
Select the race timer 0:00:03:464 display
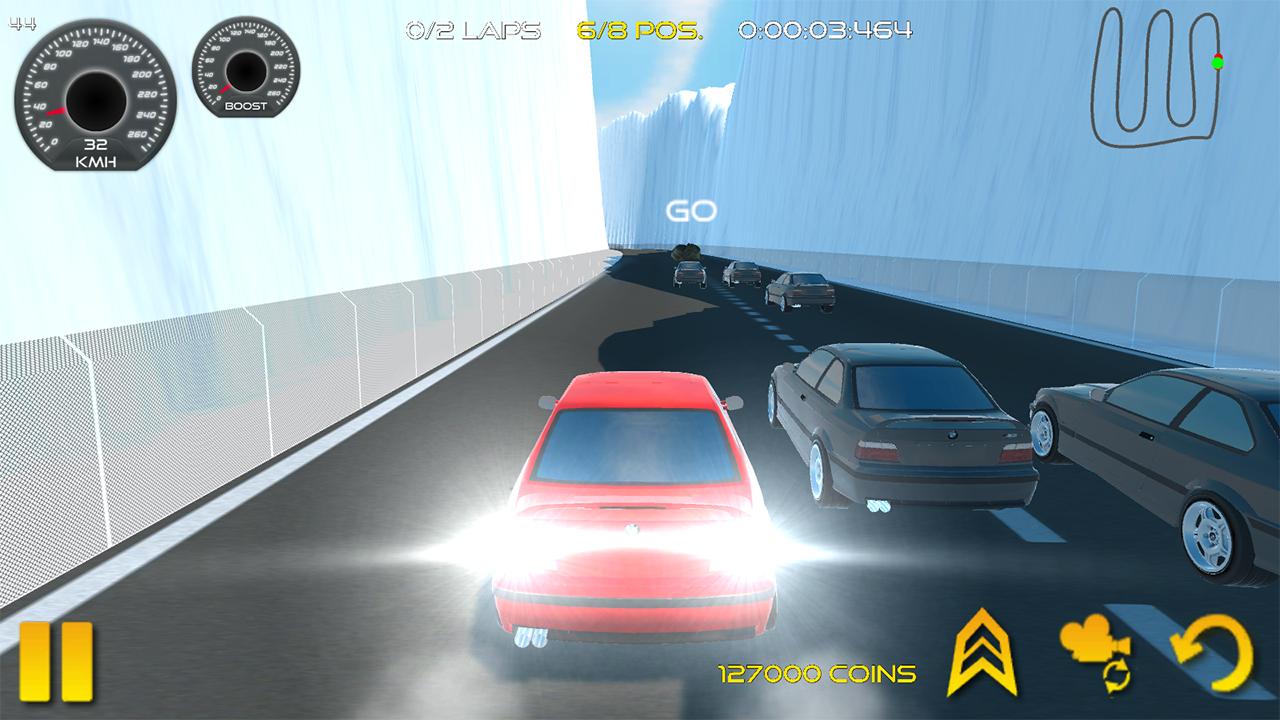[824, 29]
